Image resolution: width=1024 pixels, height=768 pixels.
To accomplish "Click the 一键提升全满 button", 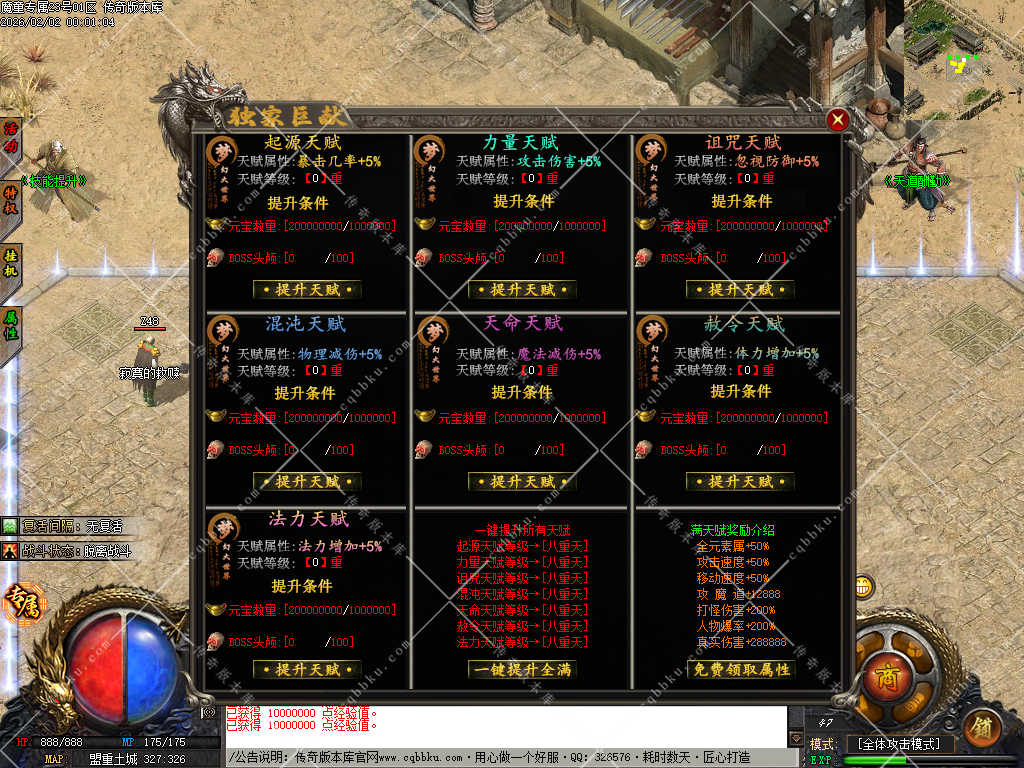I will click(x=523, y=670).
